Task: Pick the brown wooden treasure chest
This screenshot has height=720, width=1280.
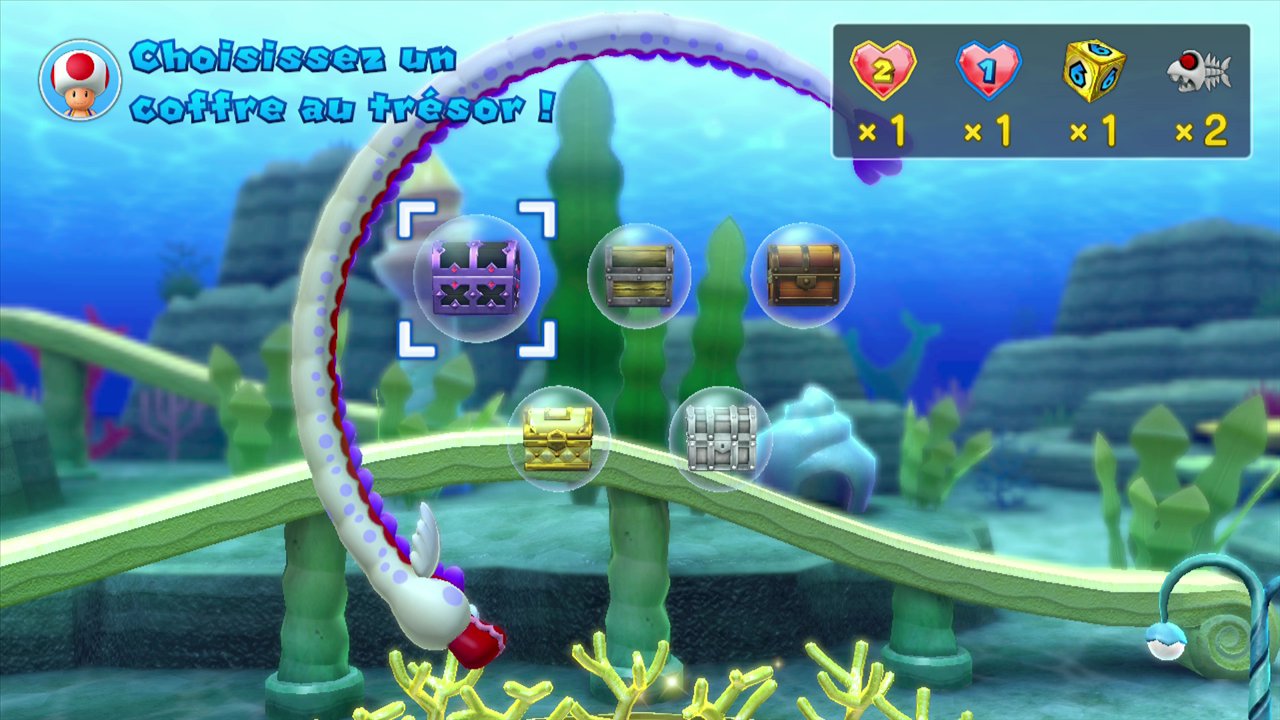Action: coord(803,274)
